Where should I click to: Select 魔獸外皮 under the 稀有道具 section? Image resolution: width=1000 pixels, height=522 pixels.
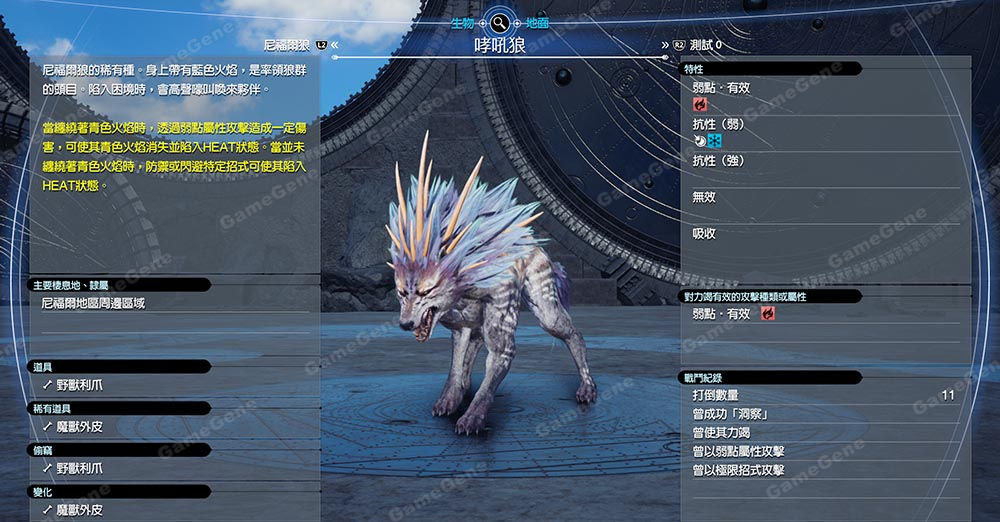79,427
